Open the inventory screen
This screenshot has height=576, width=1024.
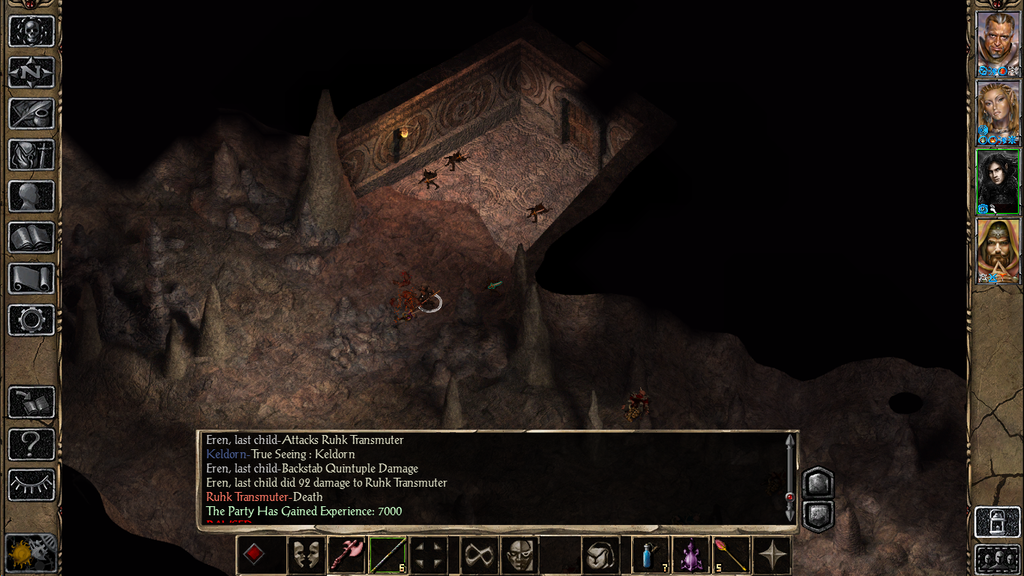point(31,155)
